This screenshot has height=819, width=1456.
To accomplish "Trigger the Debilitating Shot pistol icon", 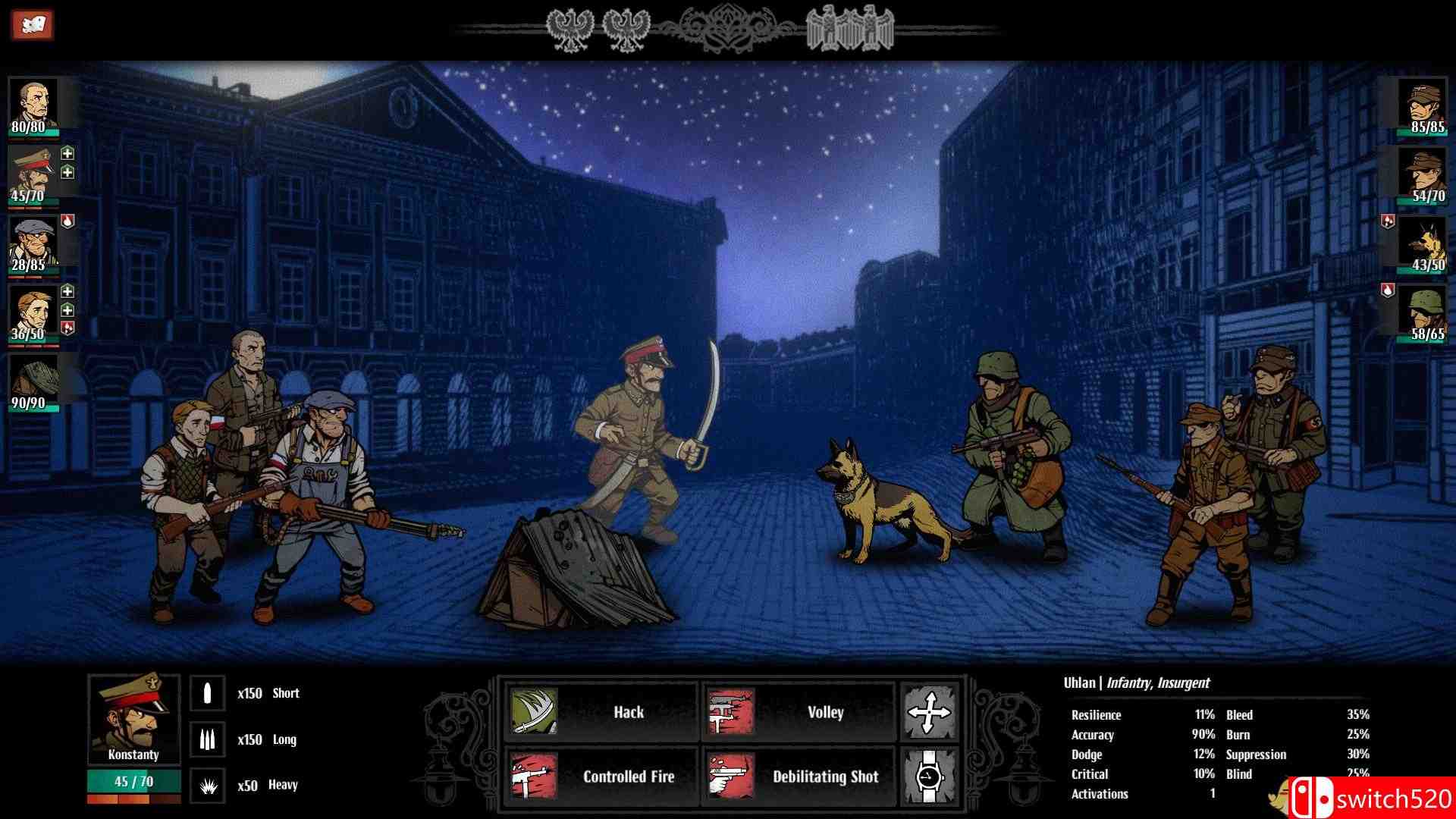I will (x=730, y=776).
